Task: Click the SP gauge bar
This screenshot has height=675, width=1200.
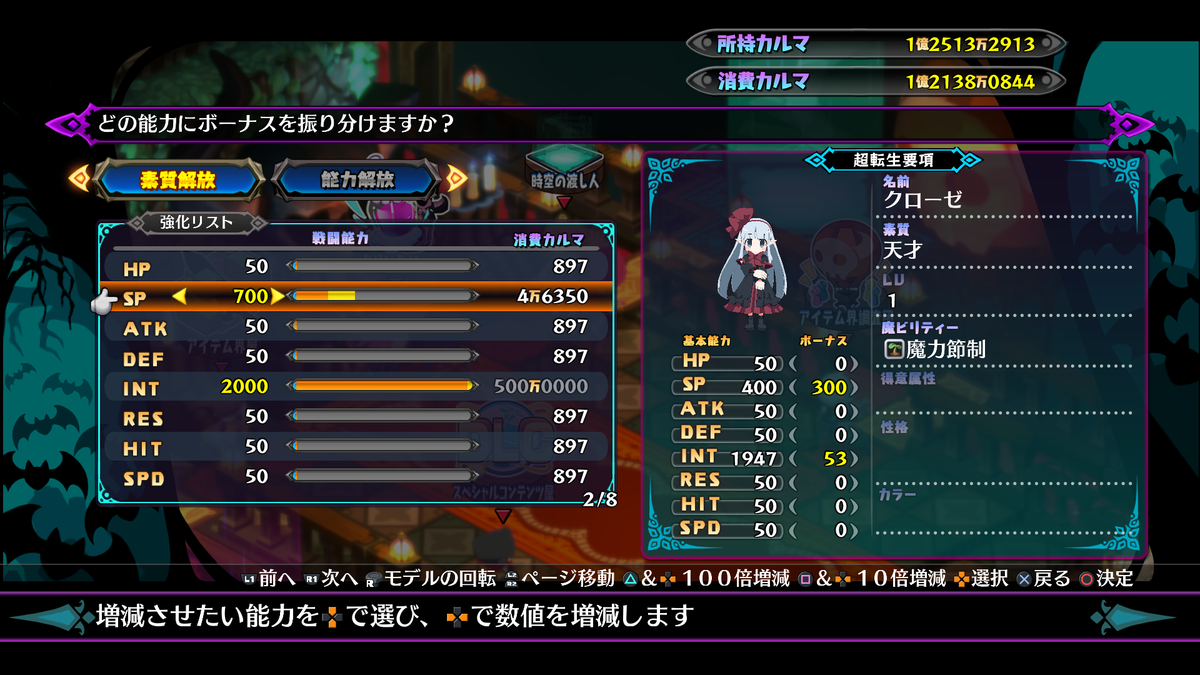Action: [382, 296]
